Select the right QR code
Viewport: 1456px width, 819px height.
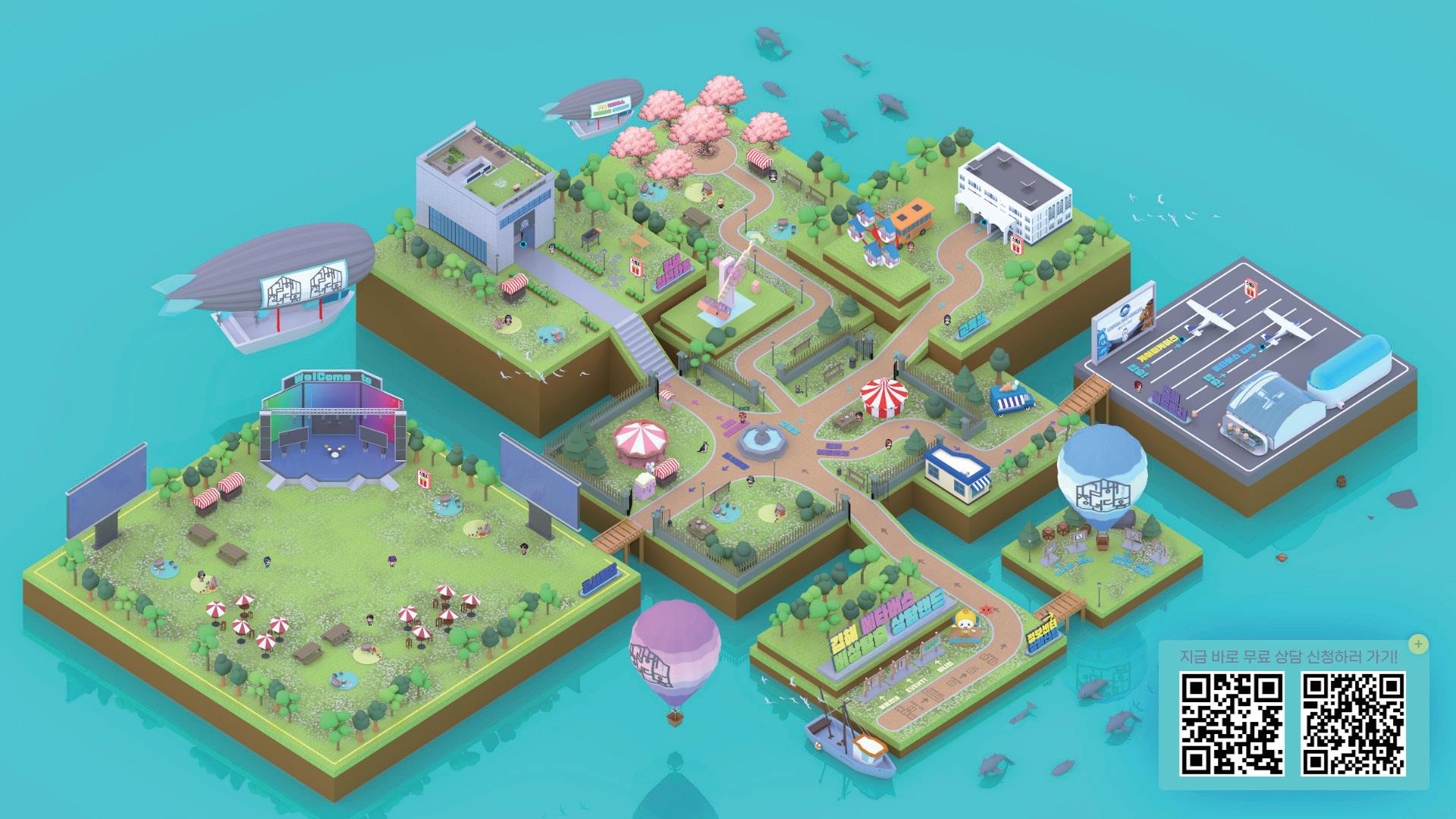1352,723
